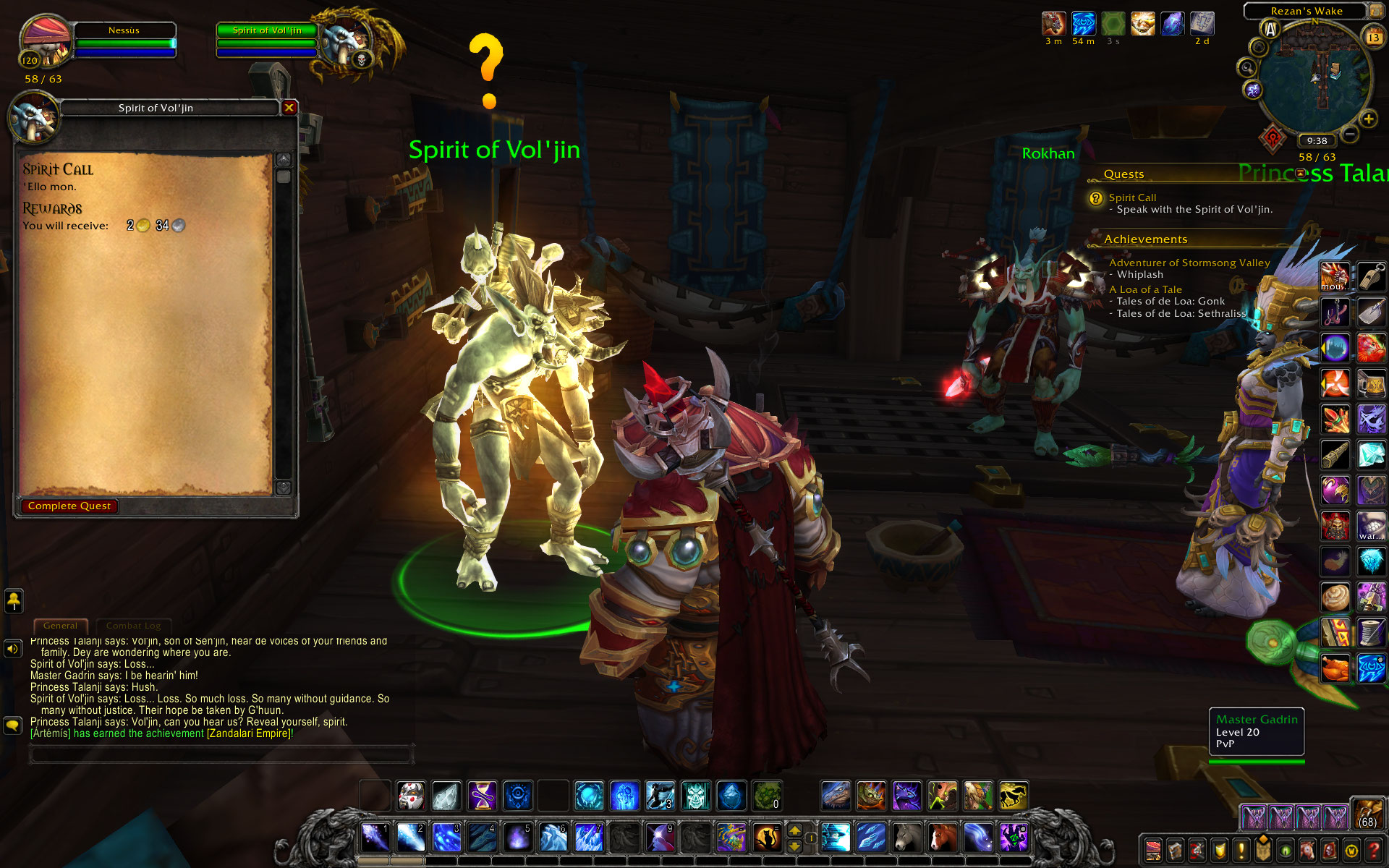Zoom in the minimap with the plus button
The width and height of the screenshot is (1389, 868).
point(1368,119)
